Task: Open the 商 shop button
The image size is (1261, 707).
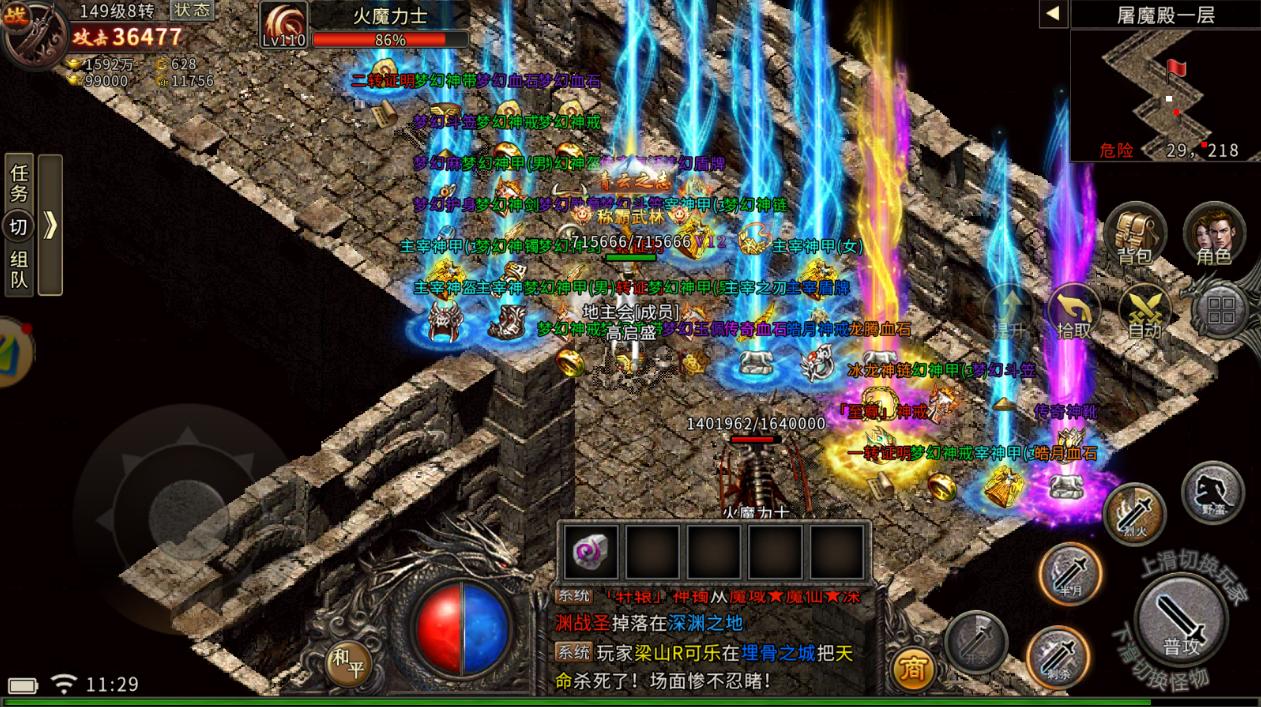Action: (912, 668)
